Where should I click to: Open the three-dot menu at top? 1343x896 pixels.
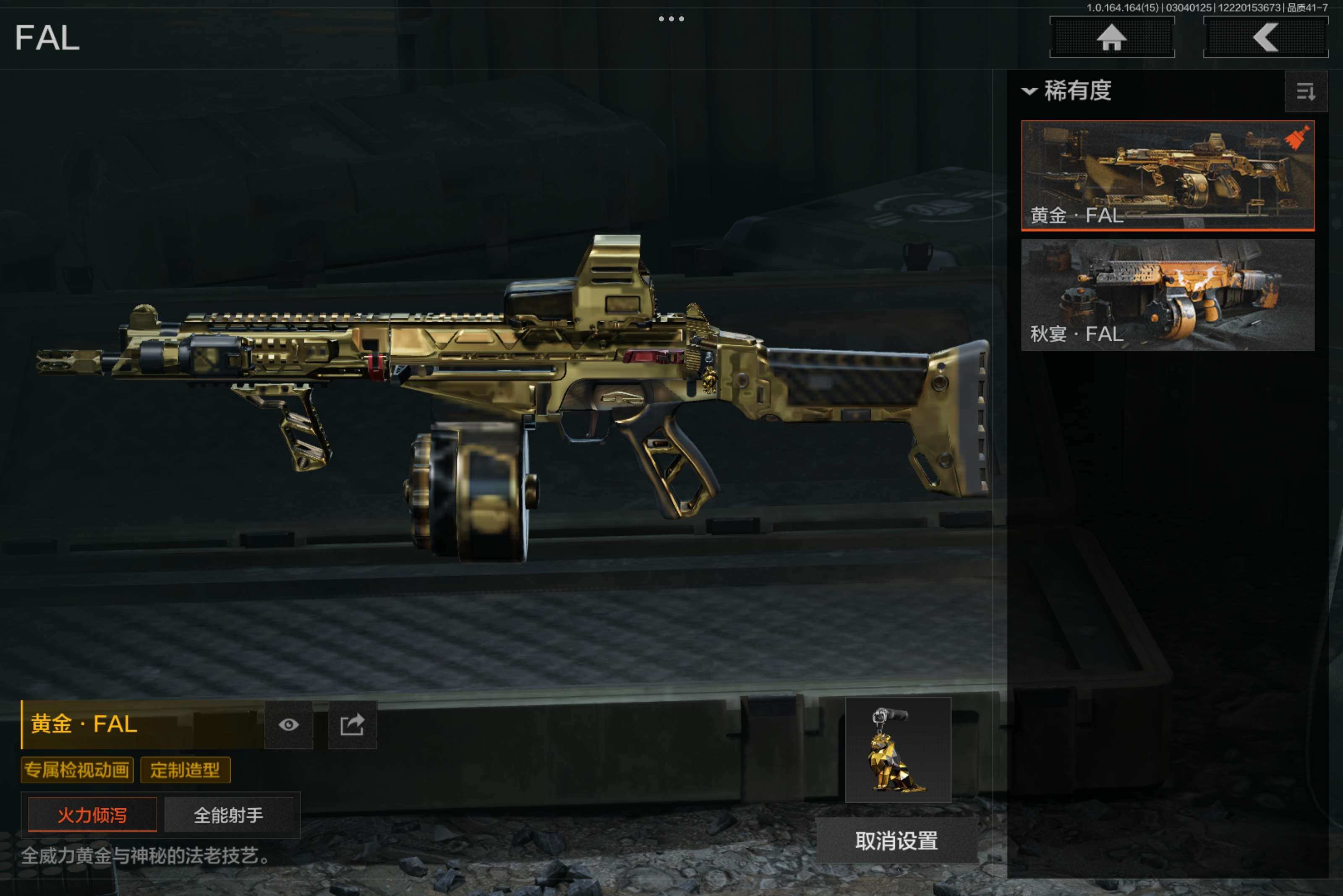point(671,19)
